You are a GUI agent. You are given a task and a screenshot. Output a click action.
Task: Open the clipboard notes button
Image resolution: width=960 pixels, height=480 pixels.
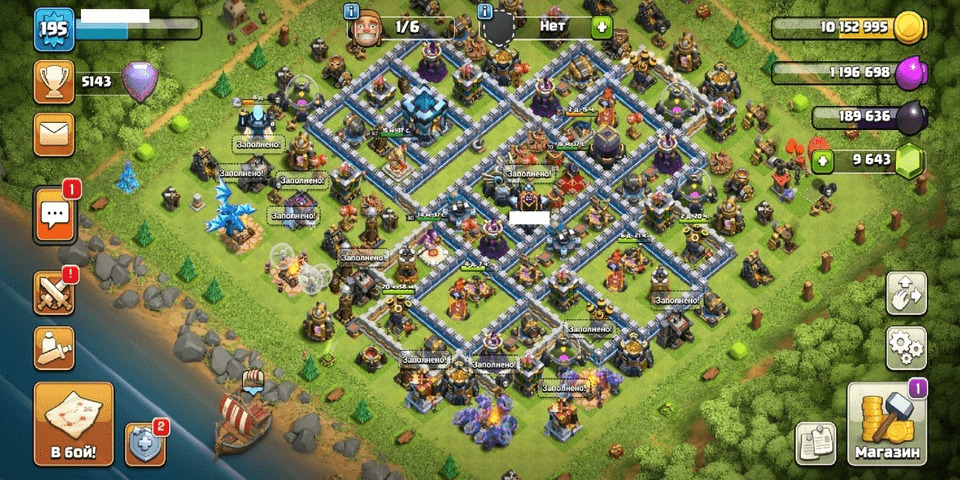click(x=816, y=442)
